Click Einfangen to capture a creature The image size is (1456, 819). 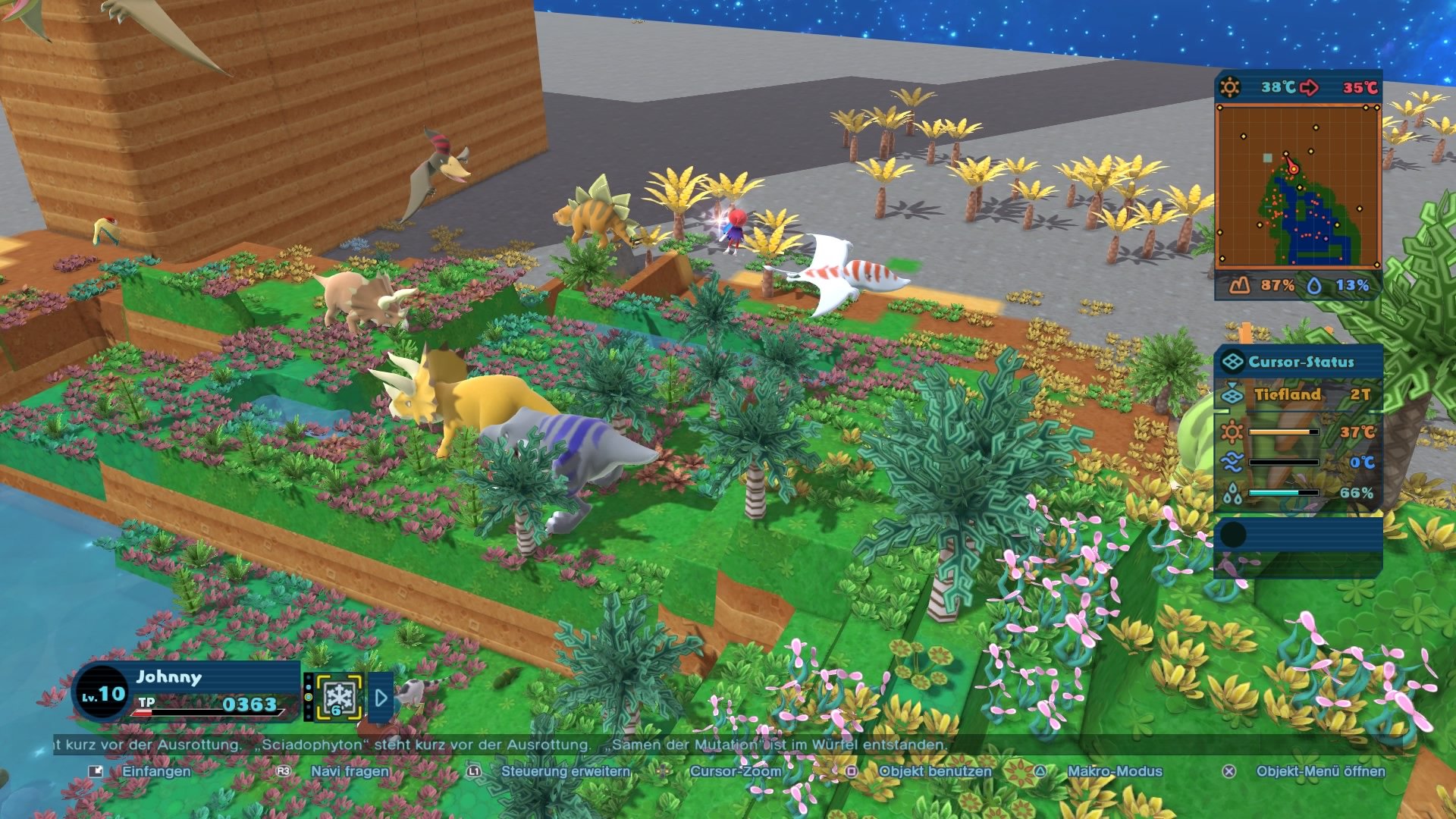pos(154,770)
